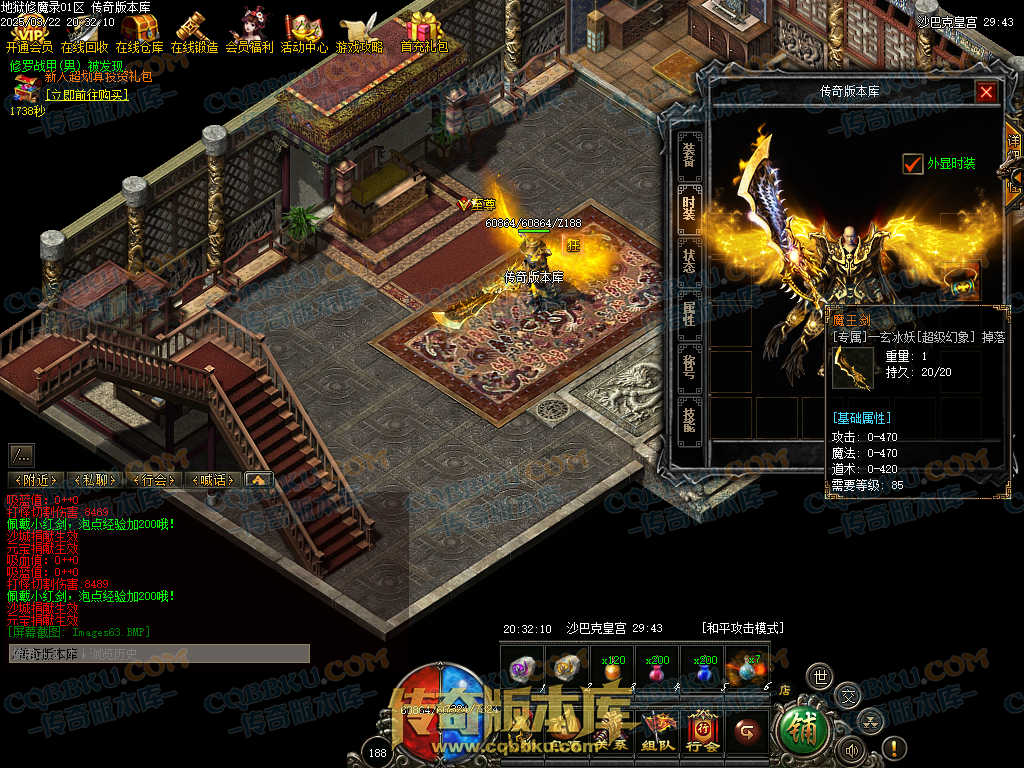Show the 属性 attributes tab

[x=689, y=315]
